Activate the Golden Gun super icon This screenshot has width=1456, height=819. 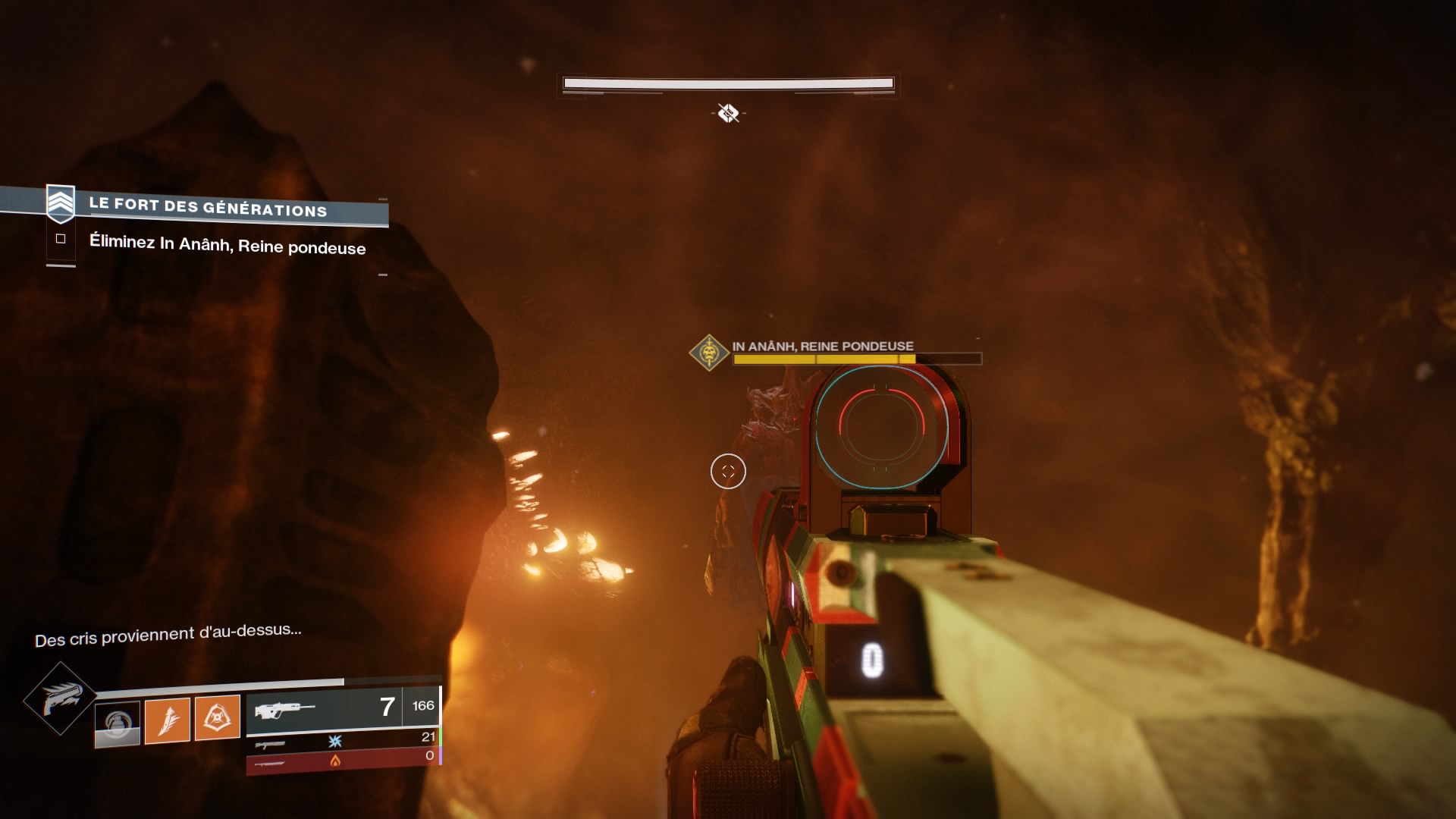pyautogui.click(x=59, y=698)
